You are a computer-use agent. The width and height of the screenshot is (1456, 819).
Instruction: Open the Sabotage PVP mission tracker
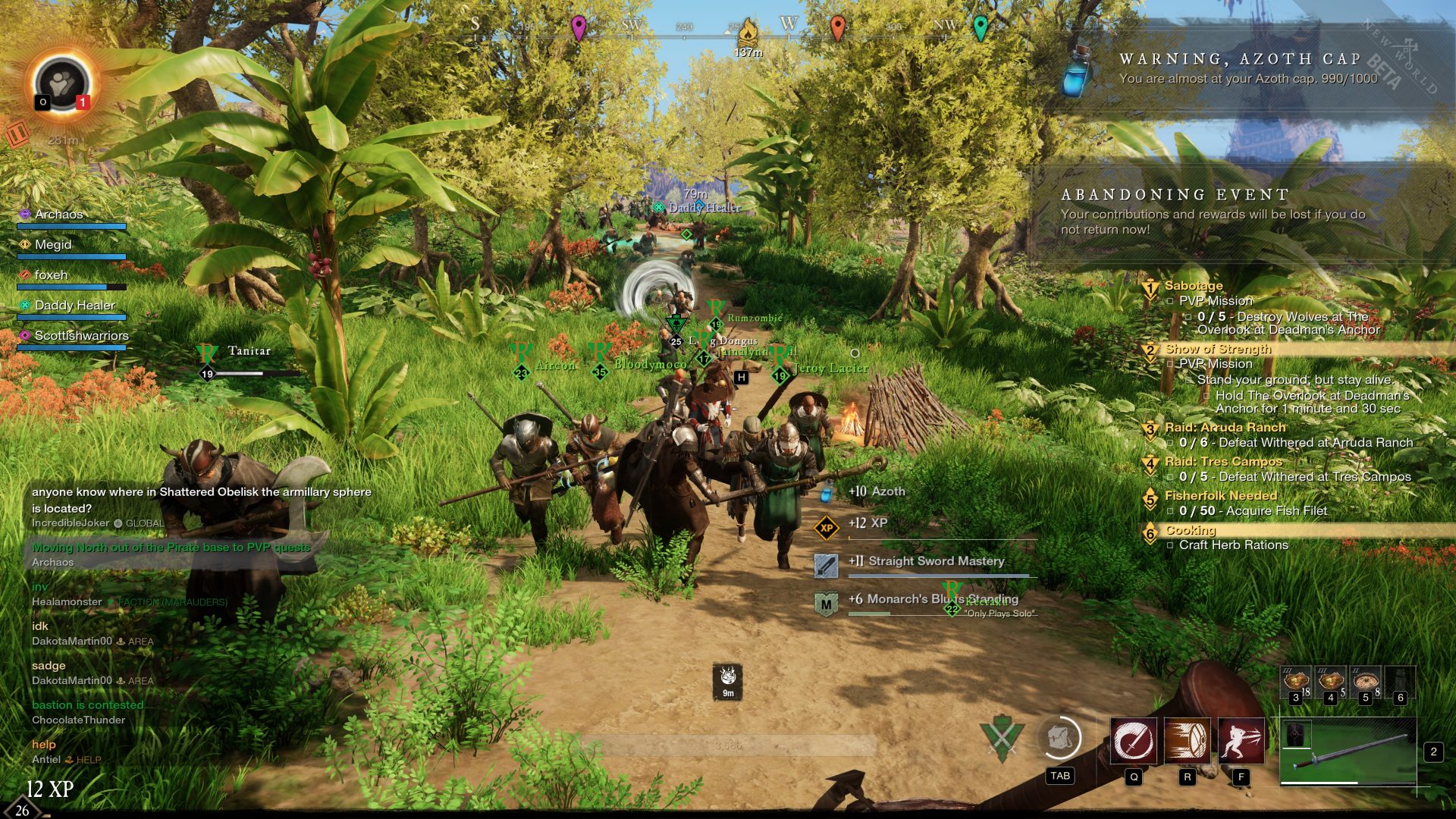point(1194,286)
